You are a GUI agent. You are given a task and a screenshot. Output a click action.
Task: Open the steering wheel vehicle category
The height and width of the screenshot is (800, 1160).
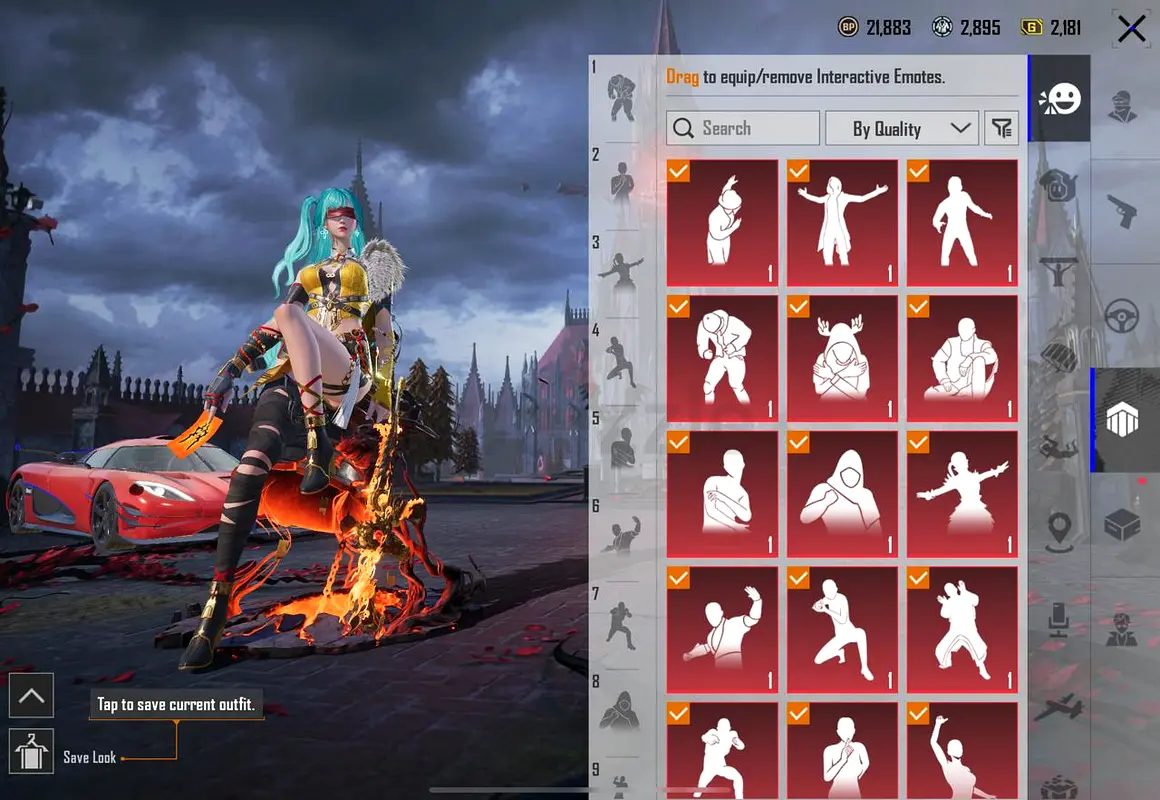pyautogui.click(x=1124, y=317)
